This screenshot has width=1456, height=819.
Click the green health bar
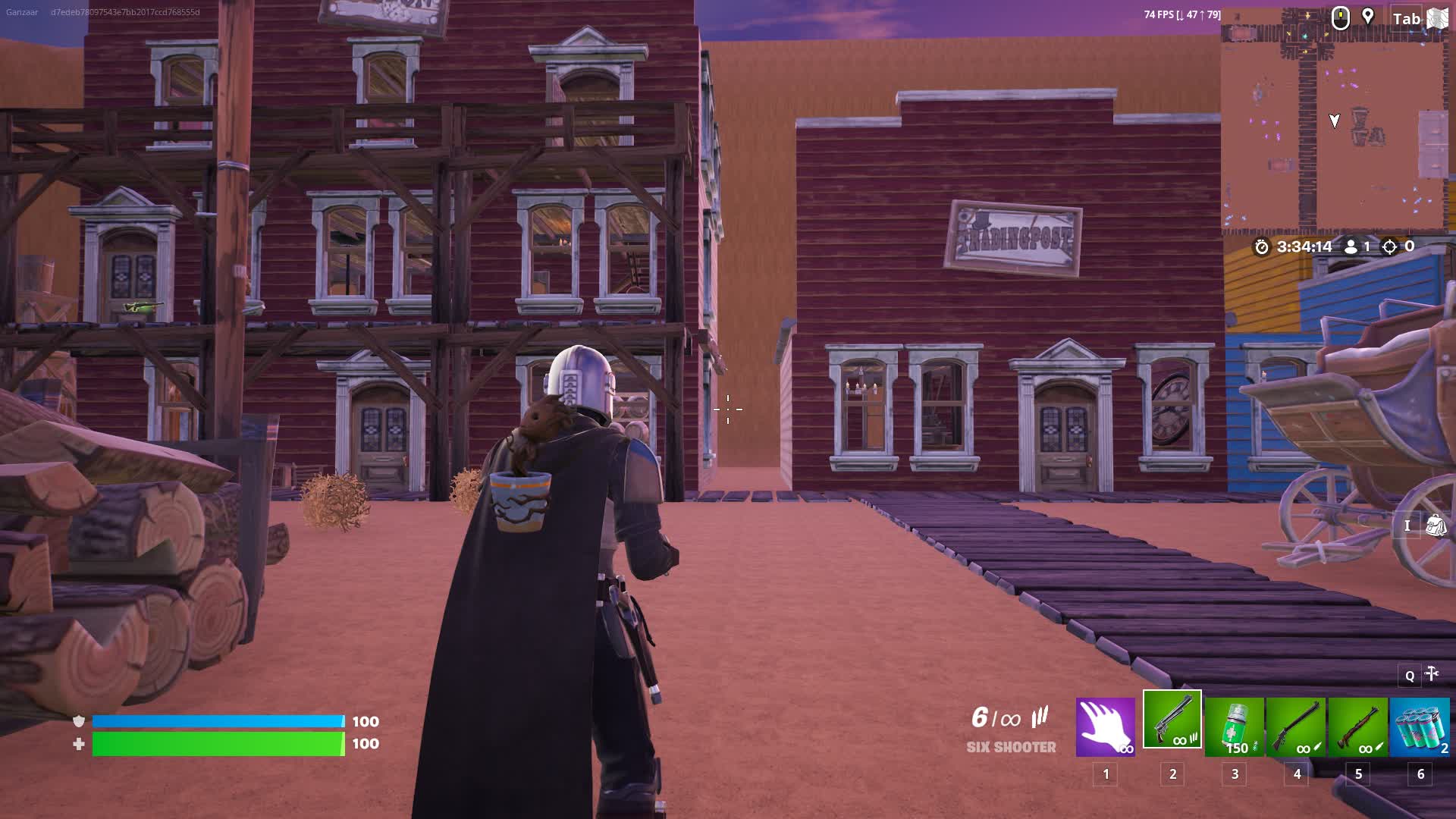tap(216, 745)
